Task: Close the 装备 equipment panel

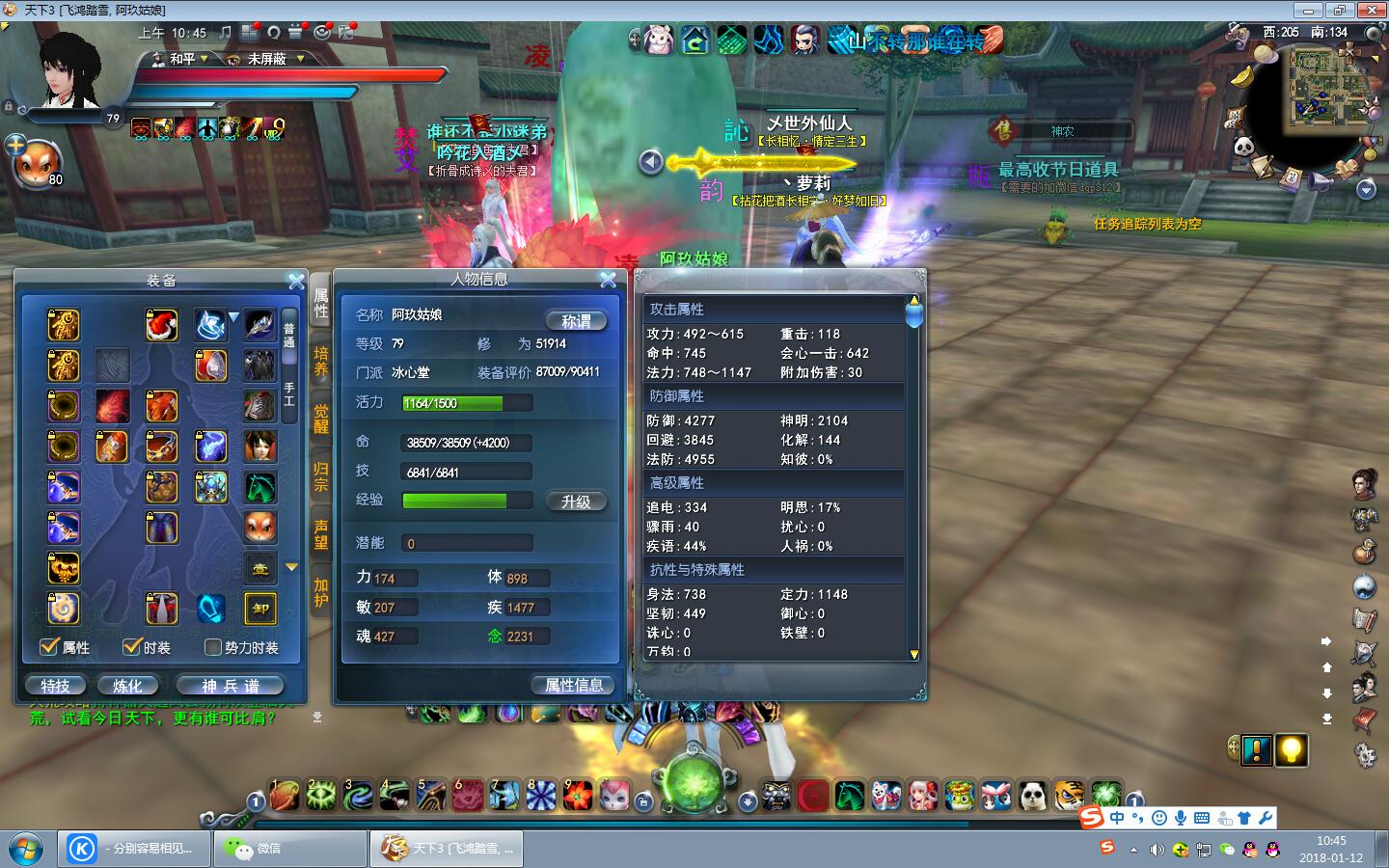Action: pyautogui.click(x=296, y=281)
